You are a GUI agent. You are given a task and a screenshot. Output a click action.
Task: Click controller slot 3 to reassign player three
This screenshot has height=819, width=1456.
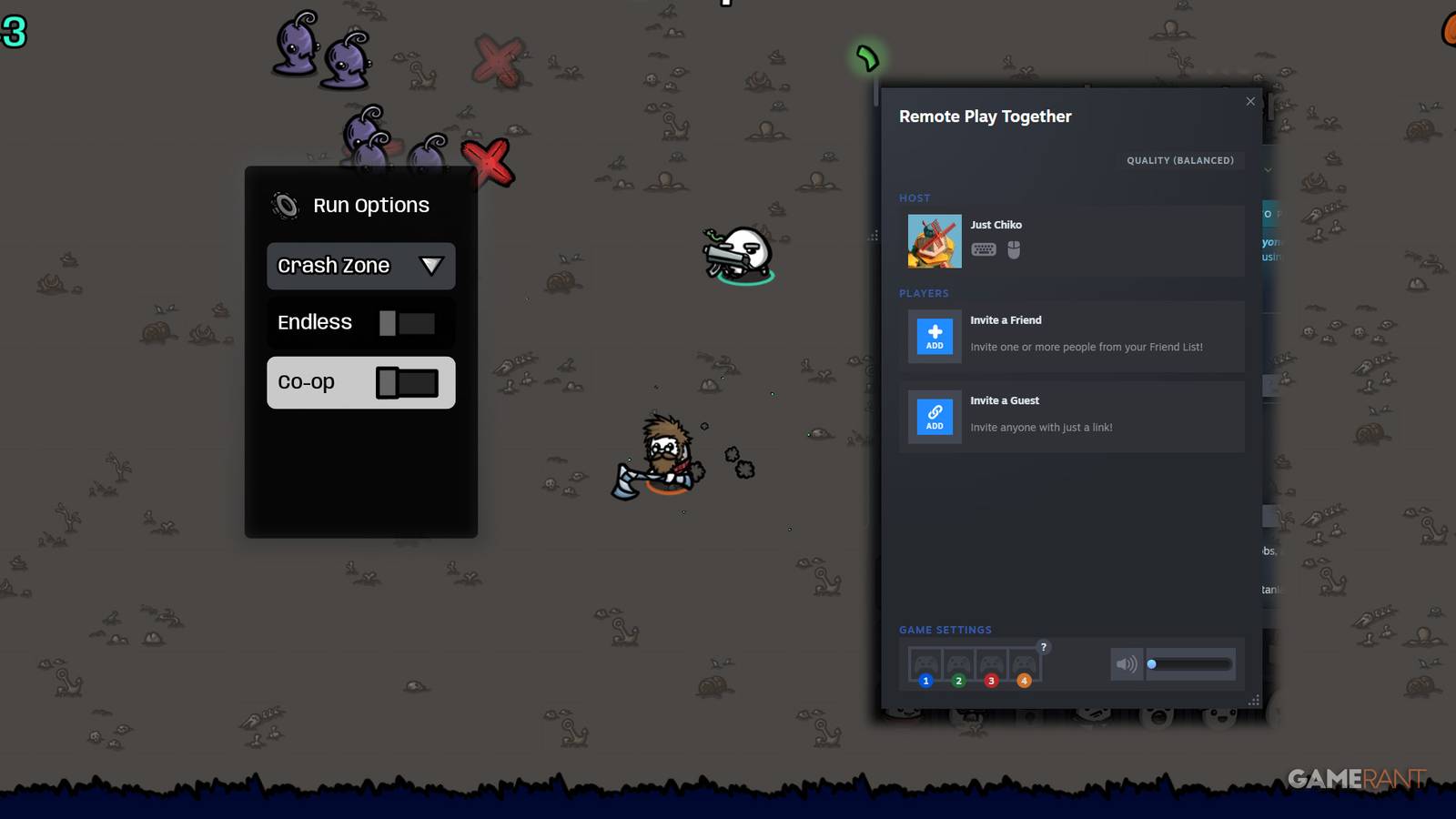[991, 662]
